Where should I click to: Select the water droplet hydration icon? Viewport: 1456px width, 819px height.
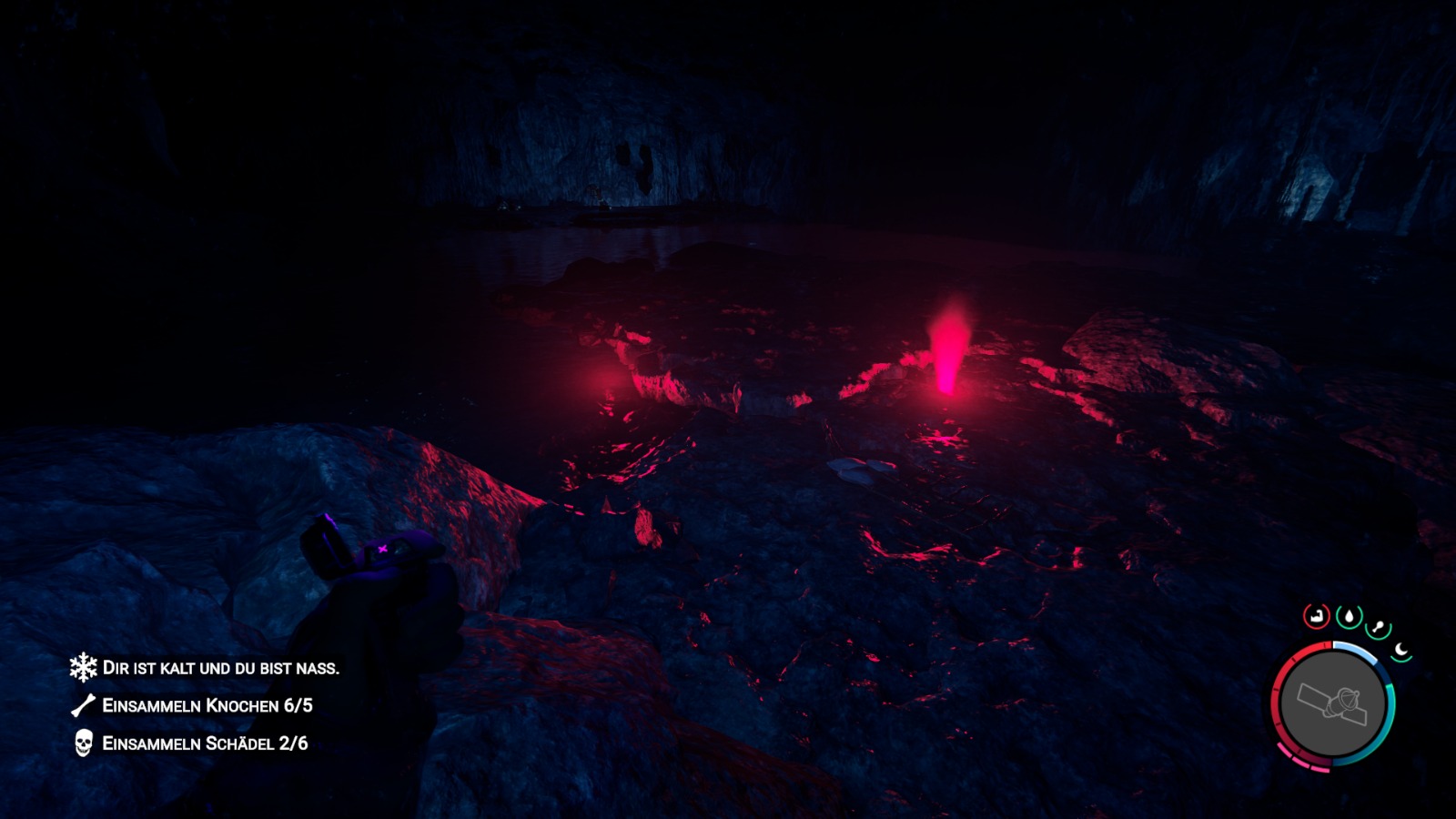pyautogui.click(x=1350, y=615)
